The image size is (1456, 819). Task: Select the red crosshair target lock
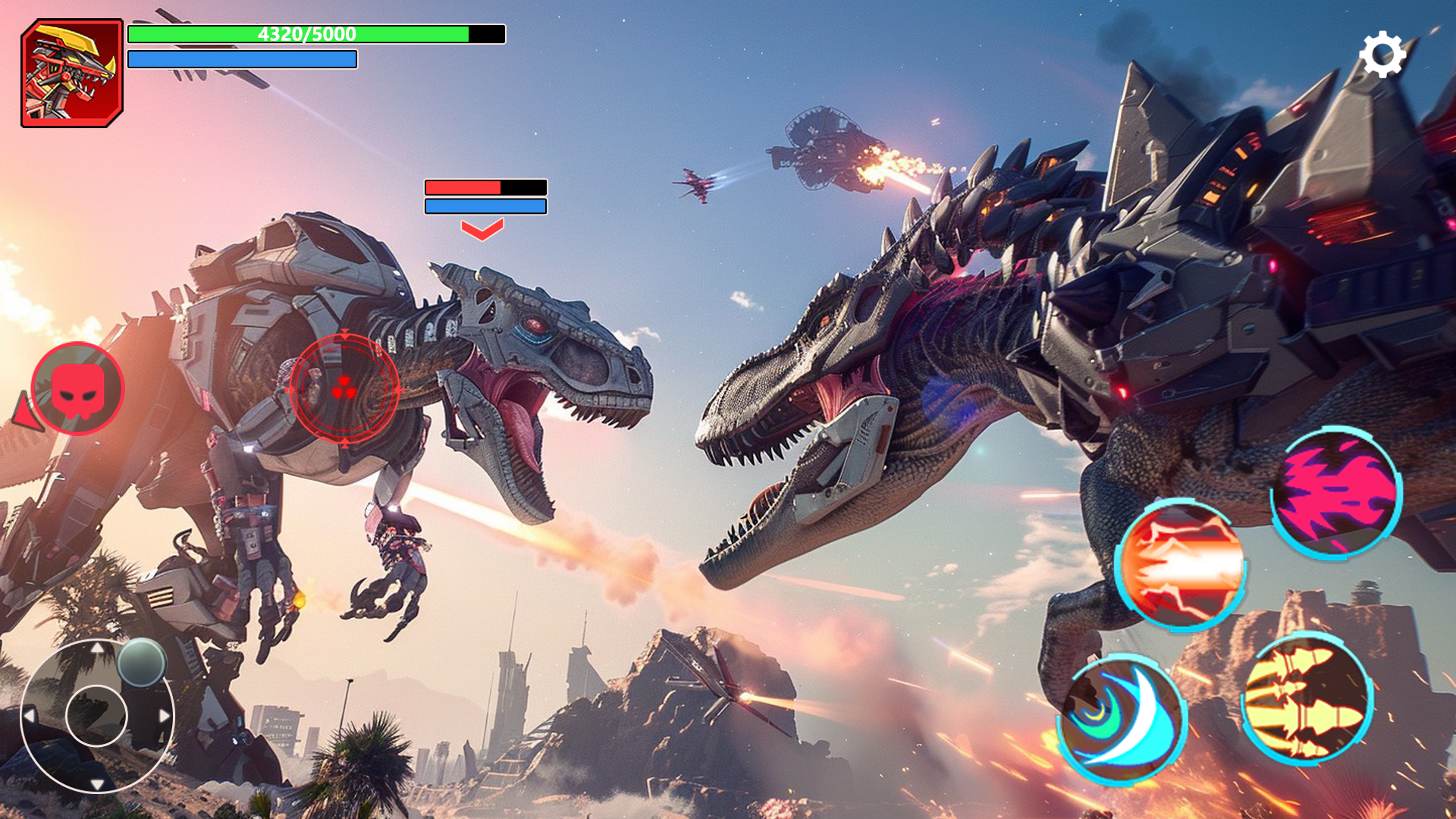tap(344, 389)
